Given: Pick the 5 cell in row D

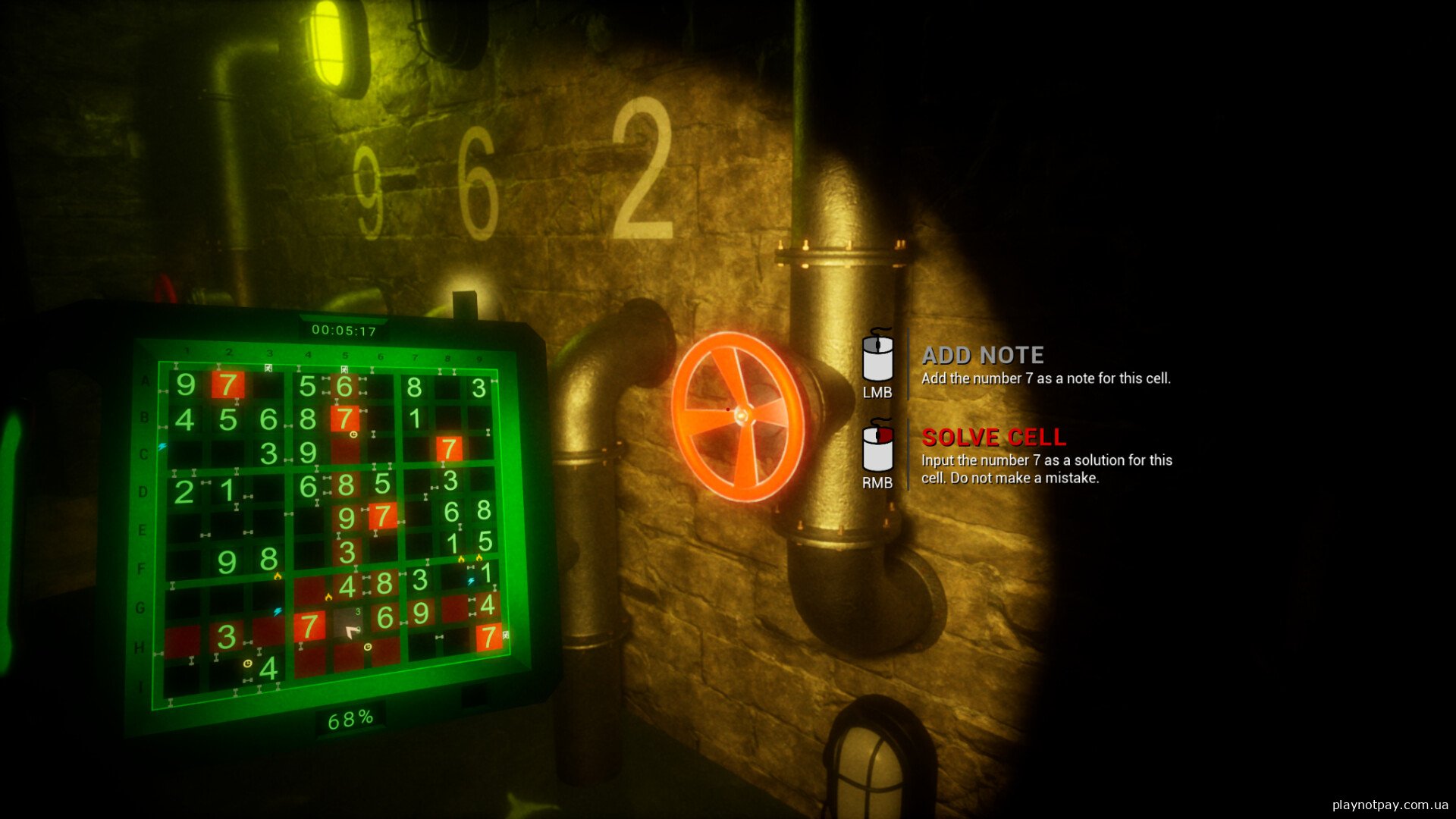Looking at the screenshot, I should [x=382, y=484].
